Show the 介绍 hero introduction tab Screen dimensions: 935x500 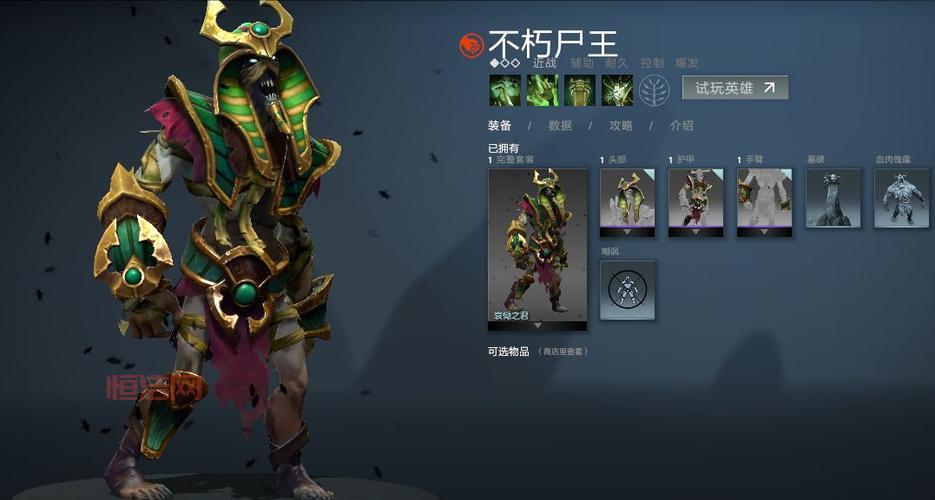(x=681, y=126)
